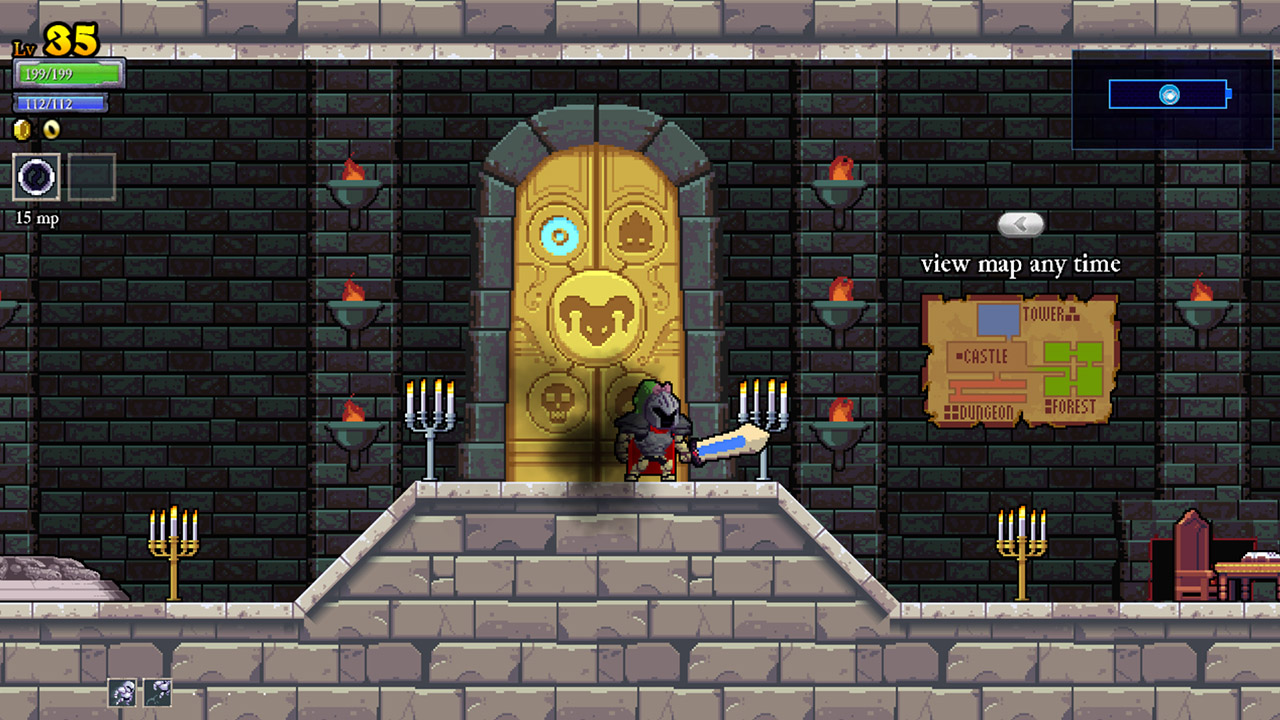1280x720 pixels.
Task: Select the jumping knight ability icon
Action: 157,692
